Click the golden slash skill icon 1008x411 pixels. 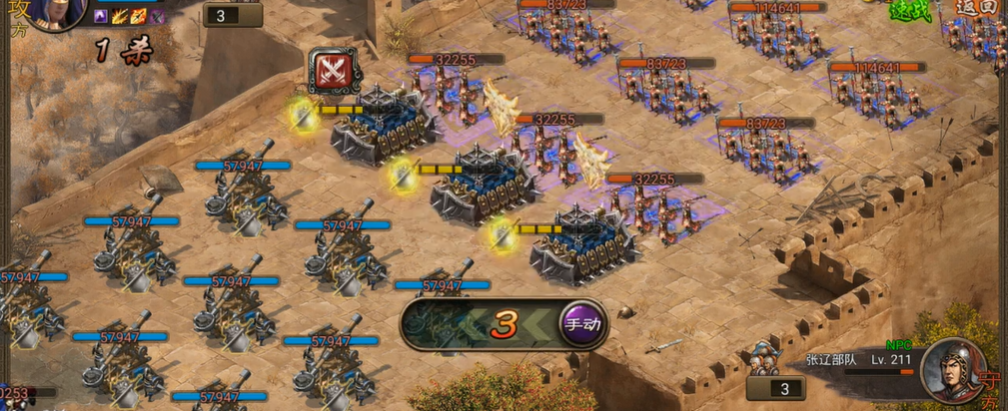[x=120, y=16]
